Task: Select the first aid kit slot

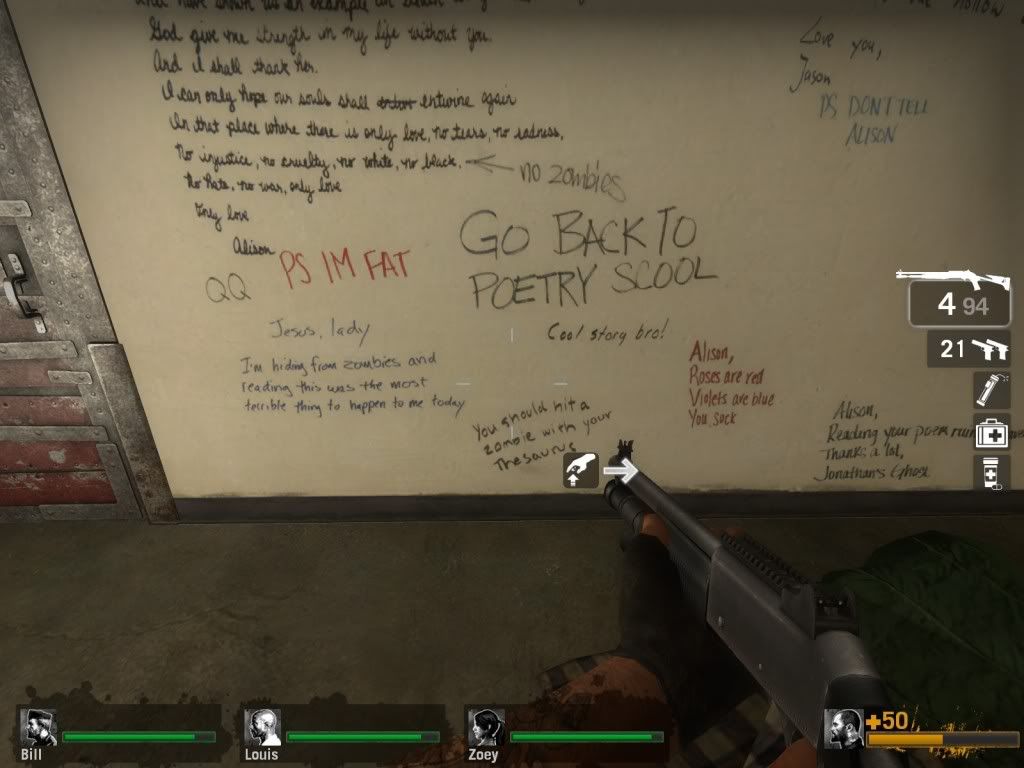Action: (x=991, y=433)
